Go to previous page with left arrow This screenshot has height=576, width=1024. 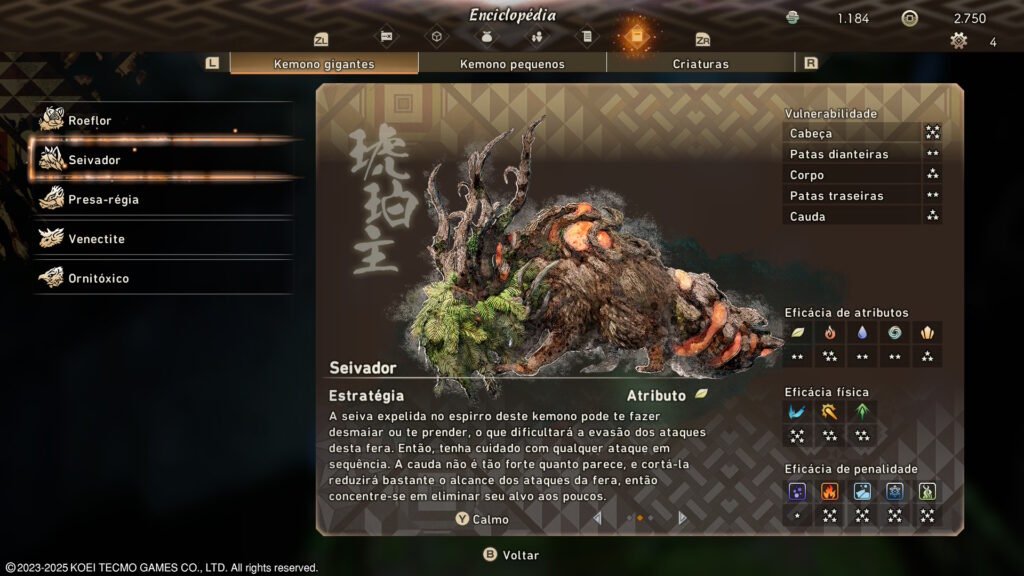tap(598, 518)
